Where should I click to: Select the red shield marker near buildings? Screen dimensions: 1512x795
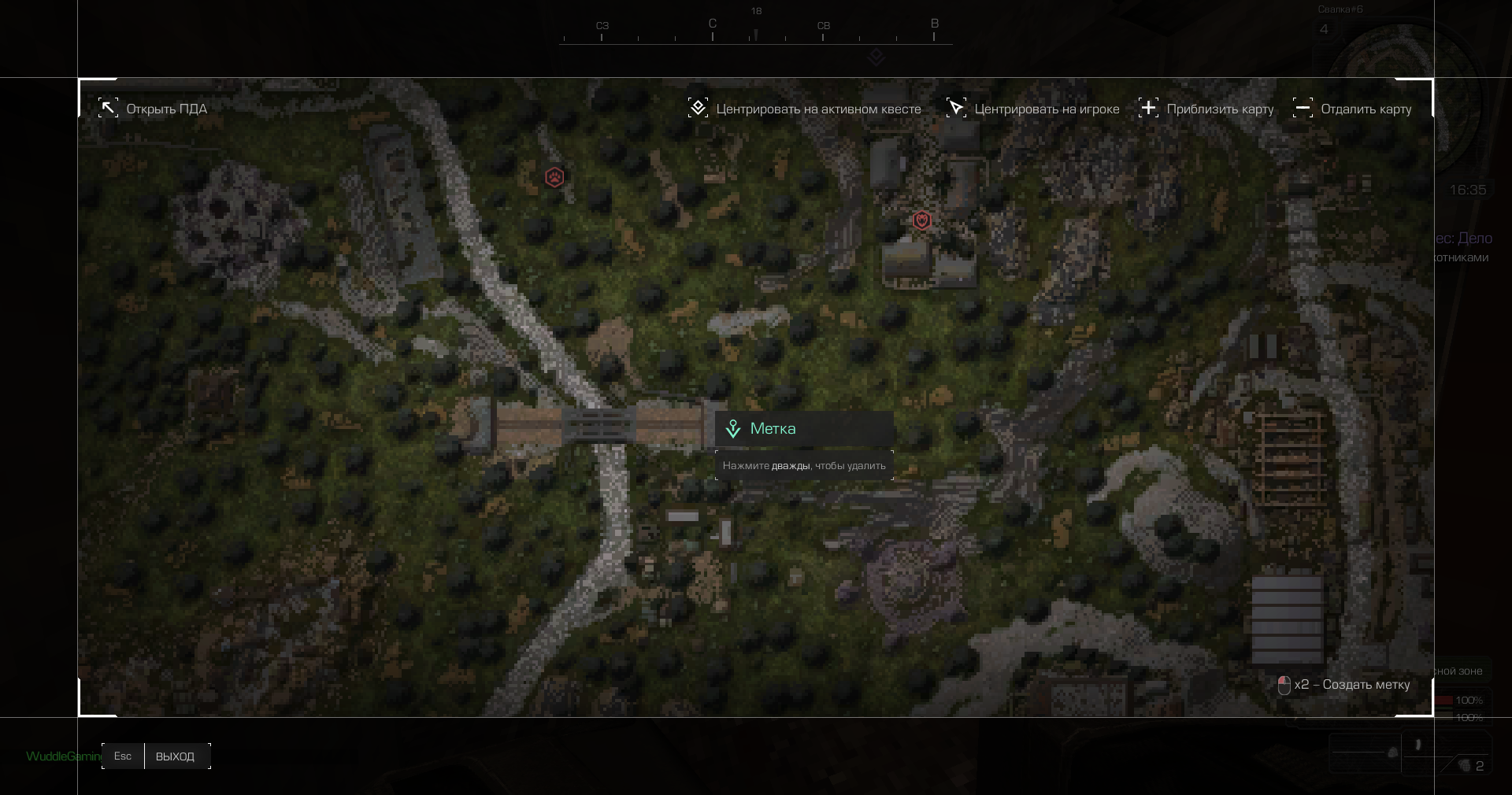pos(922,220)
